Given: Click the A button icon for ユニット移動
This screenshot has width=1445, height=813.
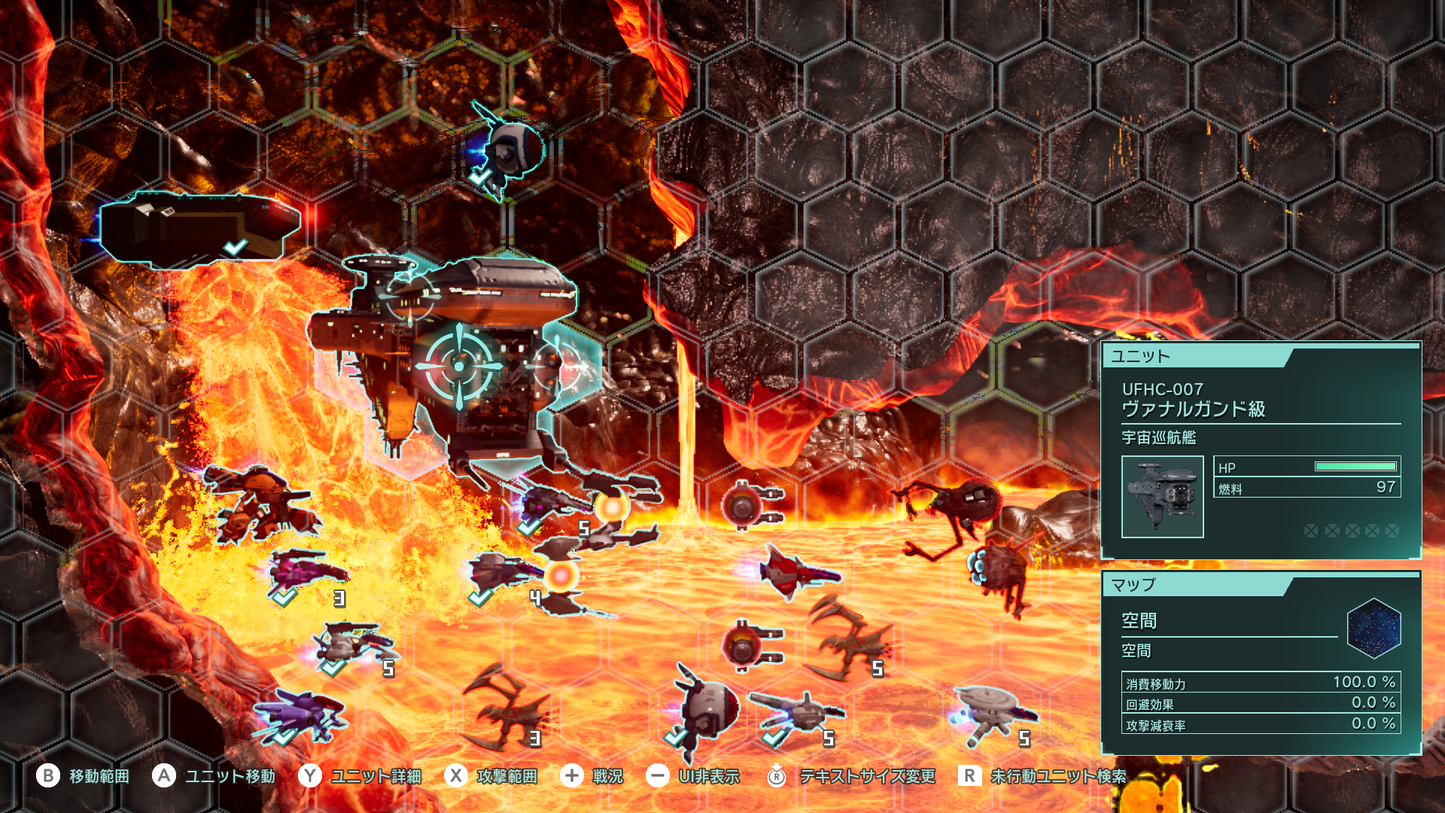Looking at the screenshot, I should (164, 775).
